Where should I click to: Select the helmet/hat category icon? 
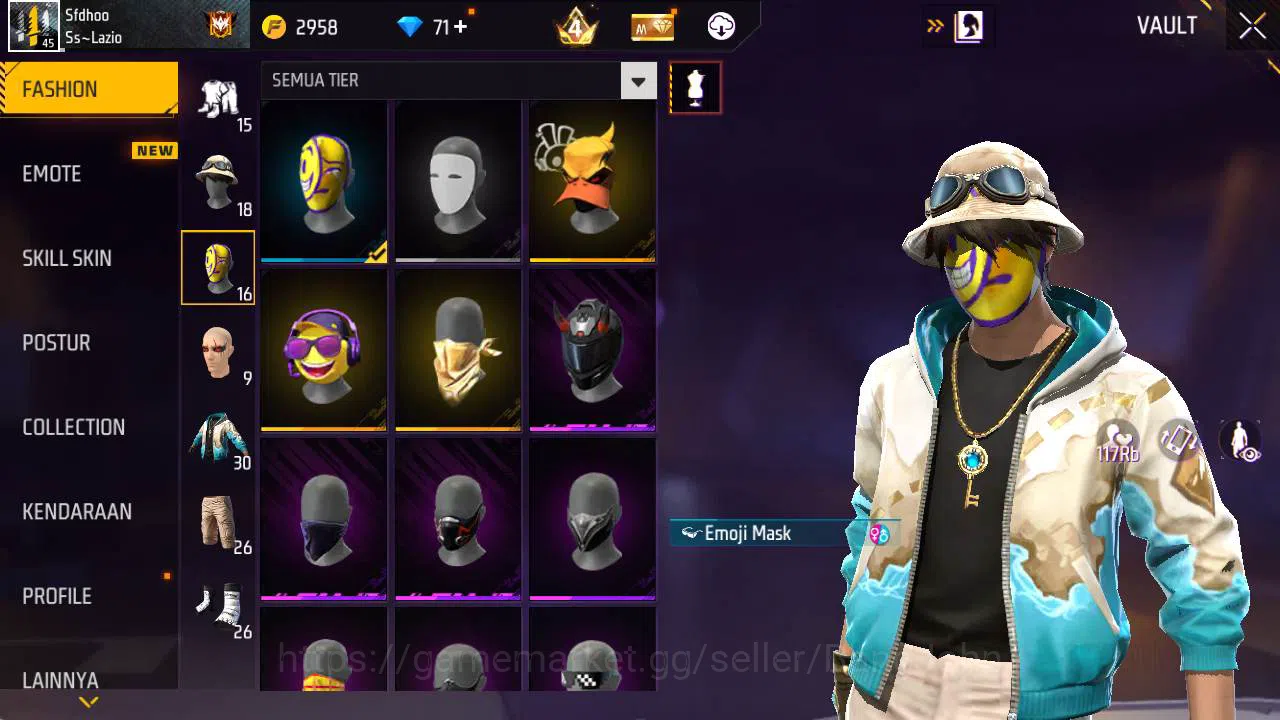[218, 180]
